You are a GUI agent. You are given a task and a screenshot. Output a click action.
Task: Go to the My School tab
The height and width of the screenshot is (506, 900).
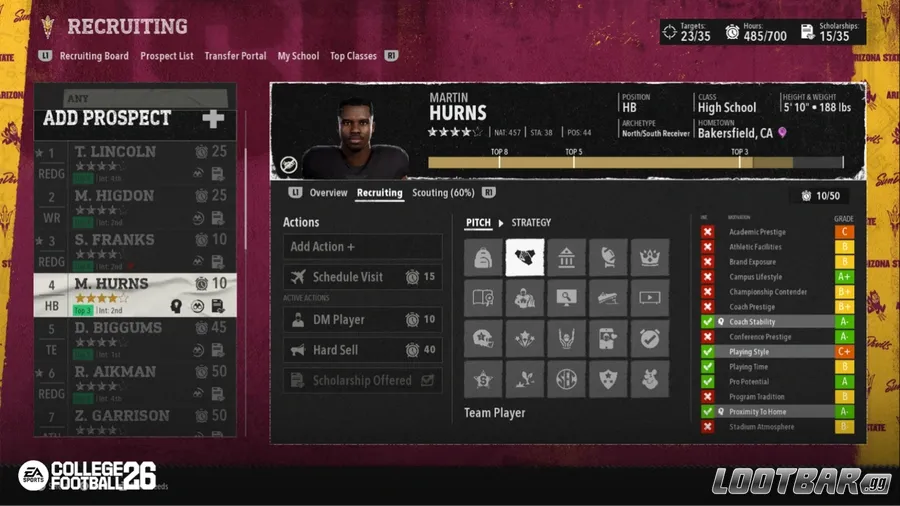[298, 56]
